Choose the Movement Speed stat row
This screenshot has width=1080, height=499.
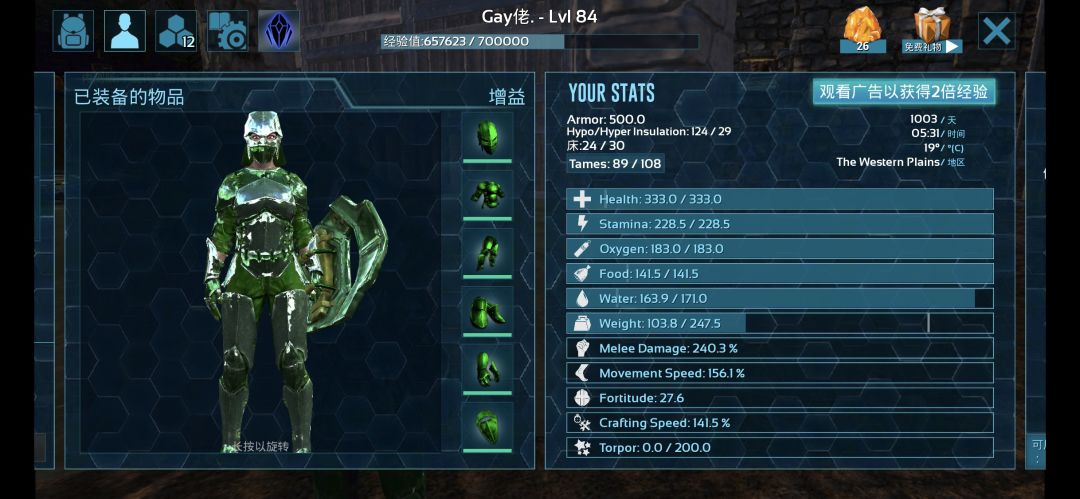click(x=780, y=373)
